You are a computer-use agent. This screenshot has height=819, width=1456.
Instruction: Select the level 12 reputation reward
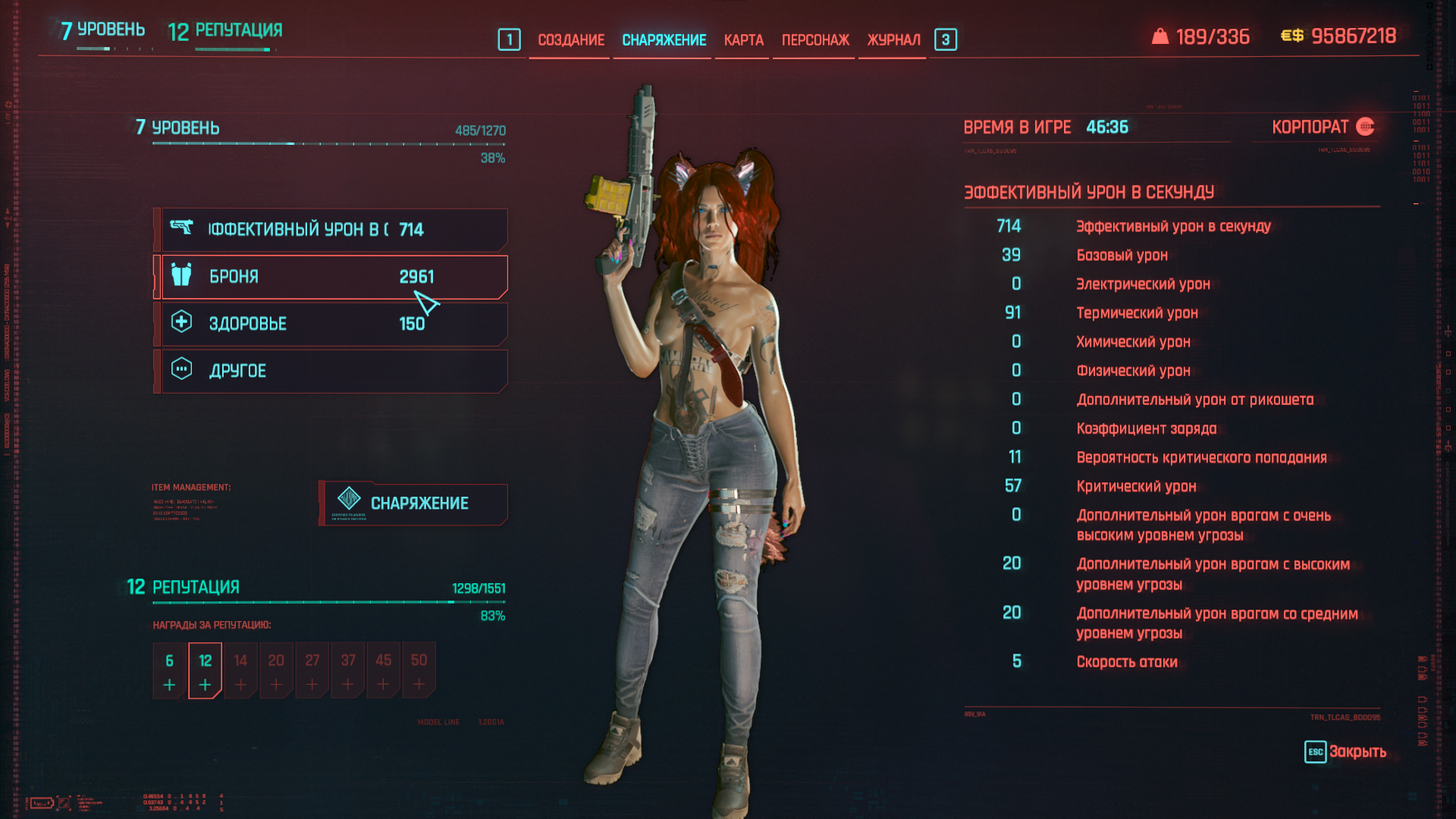(205, 670)
